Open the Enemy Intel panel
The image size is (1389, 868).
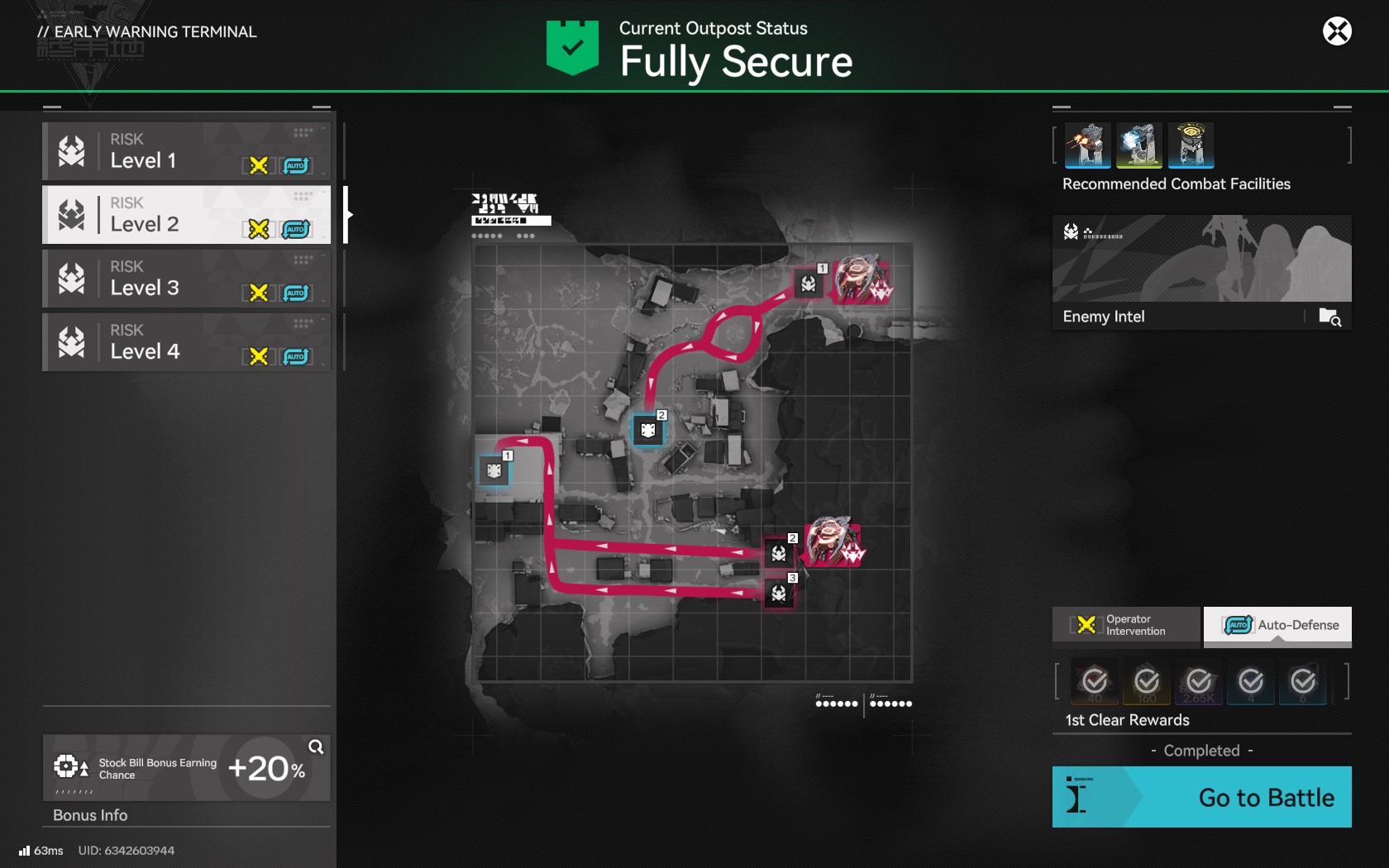click(x=1201, y=274)
